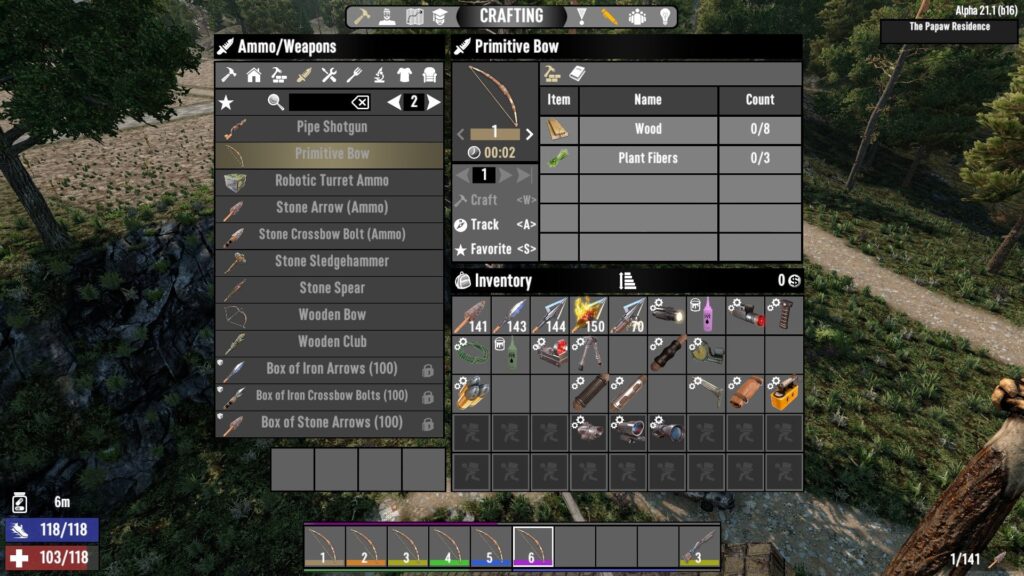Sort the inventory with the sort icon

pos(628,281)
